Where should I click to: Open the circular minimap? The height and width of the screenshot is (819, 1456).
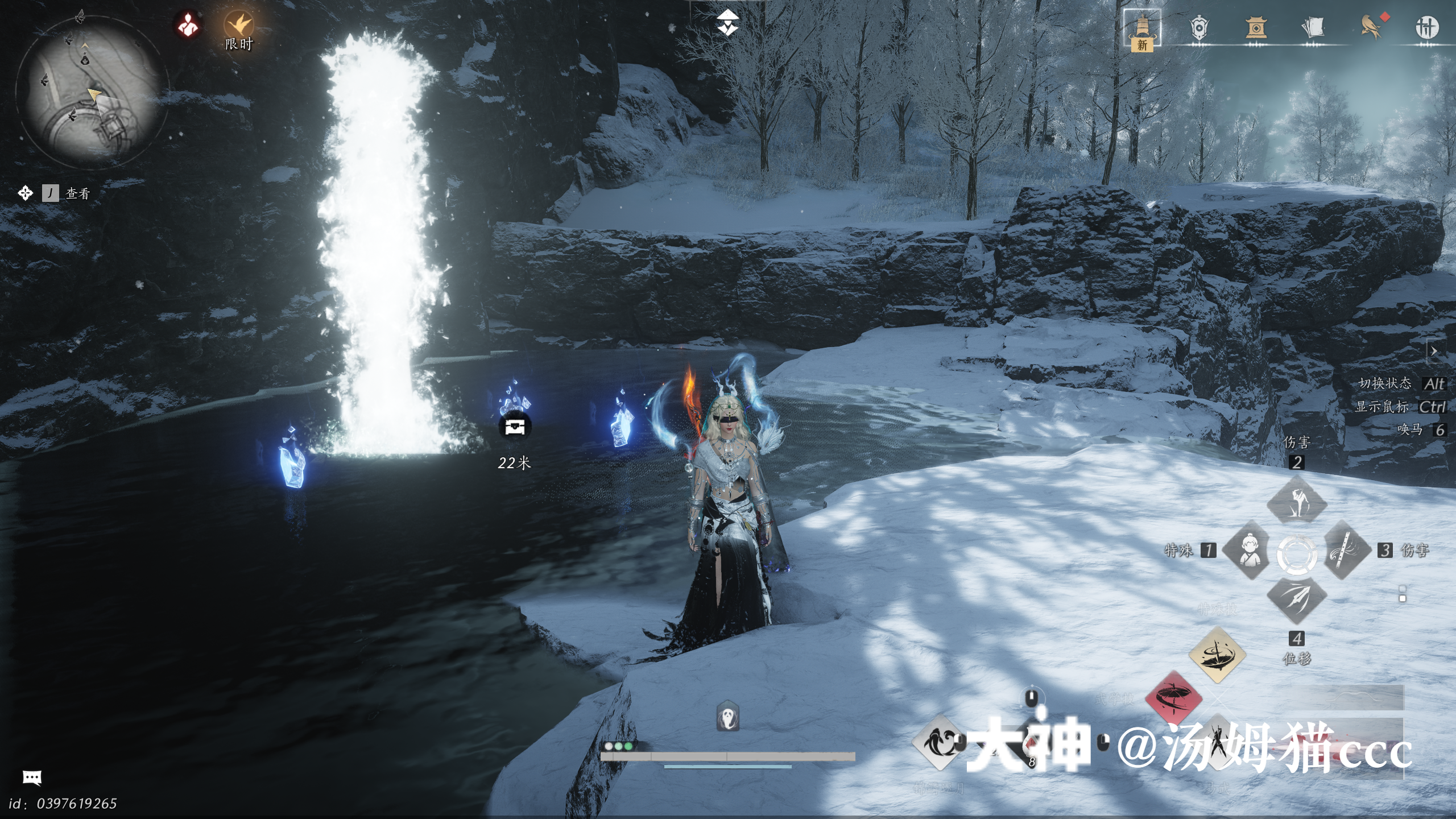(x=92, y=95)
